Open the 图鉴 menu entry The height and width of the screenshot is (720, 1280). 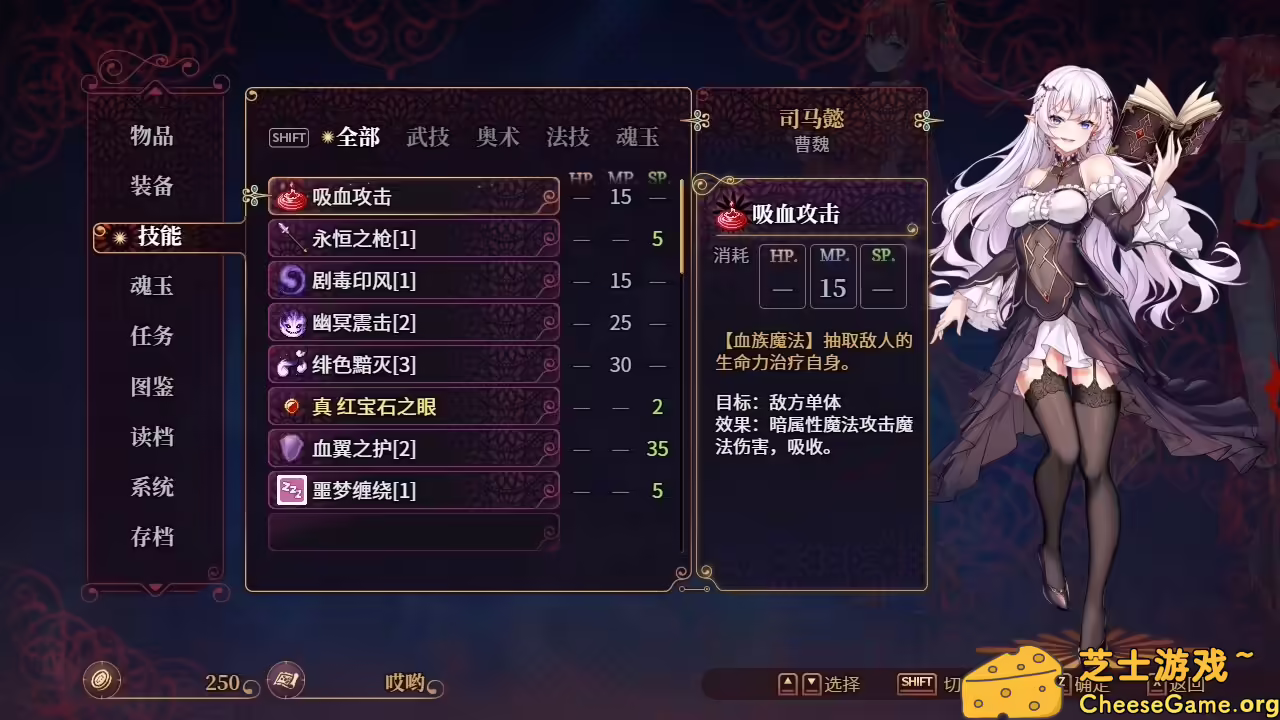click(151, 387)
